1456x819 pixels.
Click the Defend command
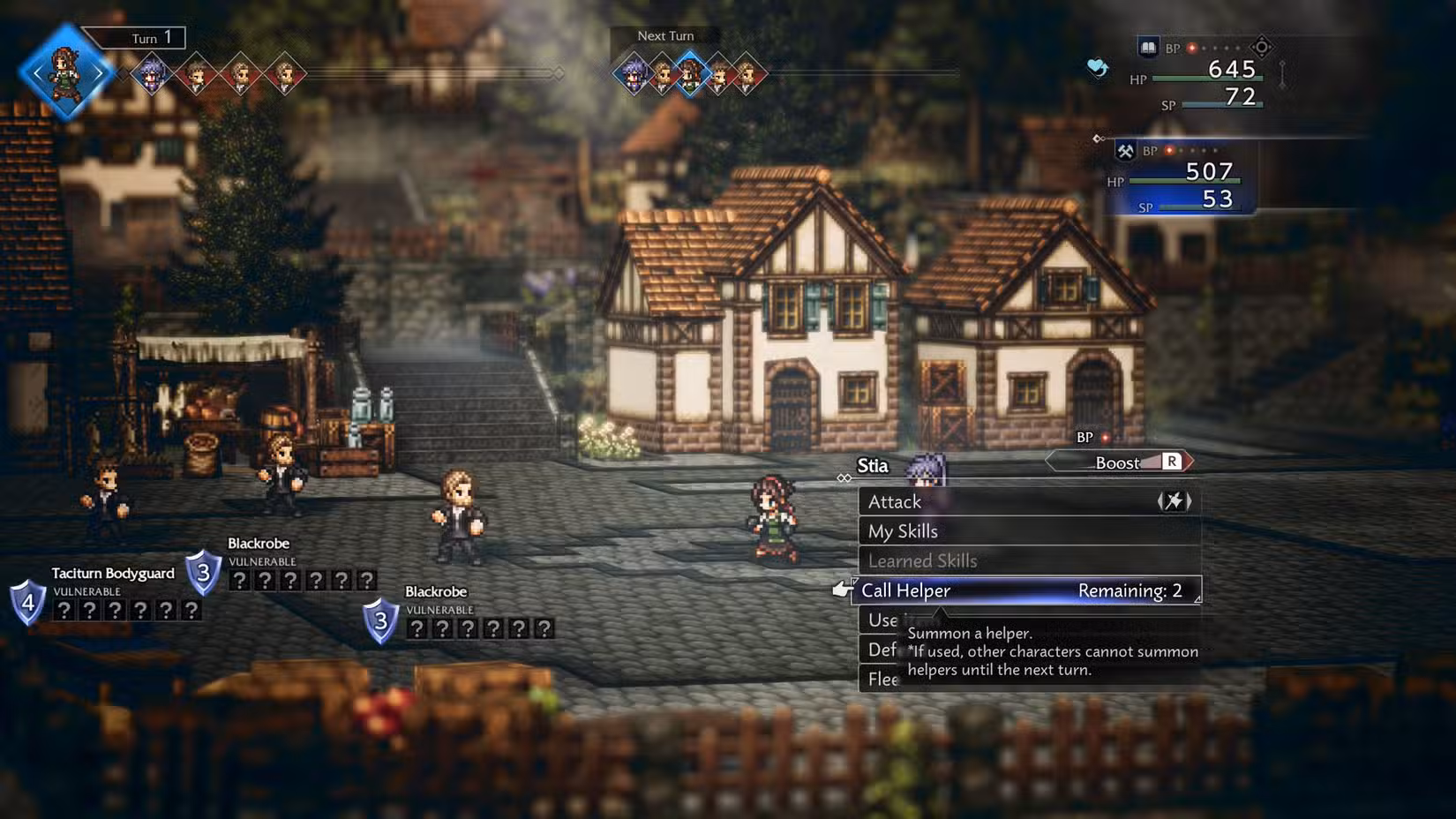click(885, 650)
